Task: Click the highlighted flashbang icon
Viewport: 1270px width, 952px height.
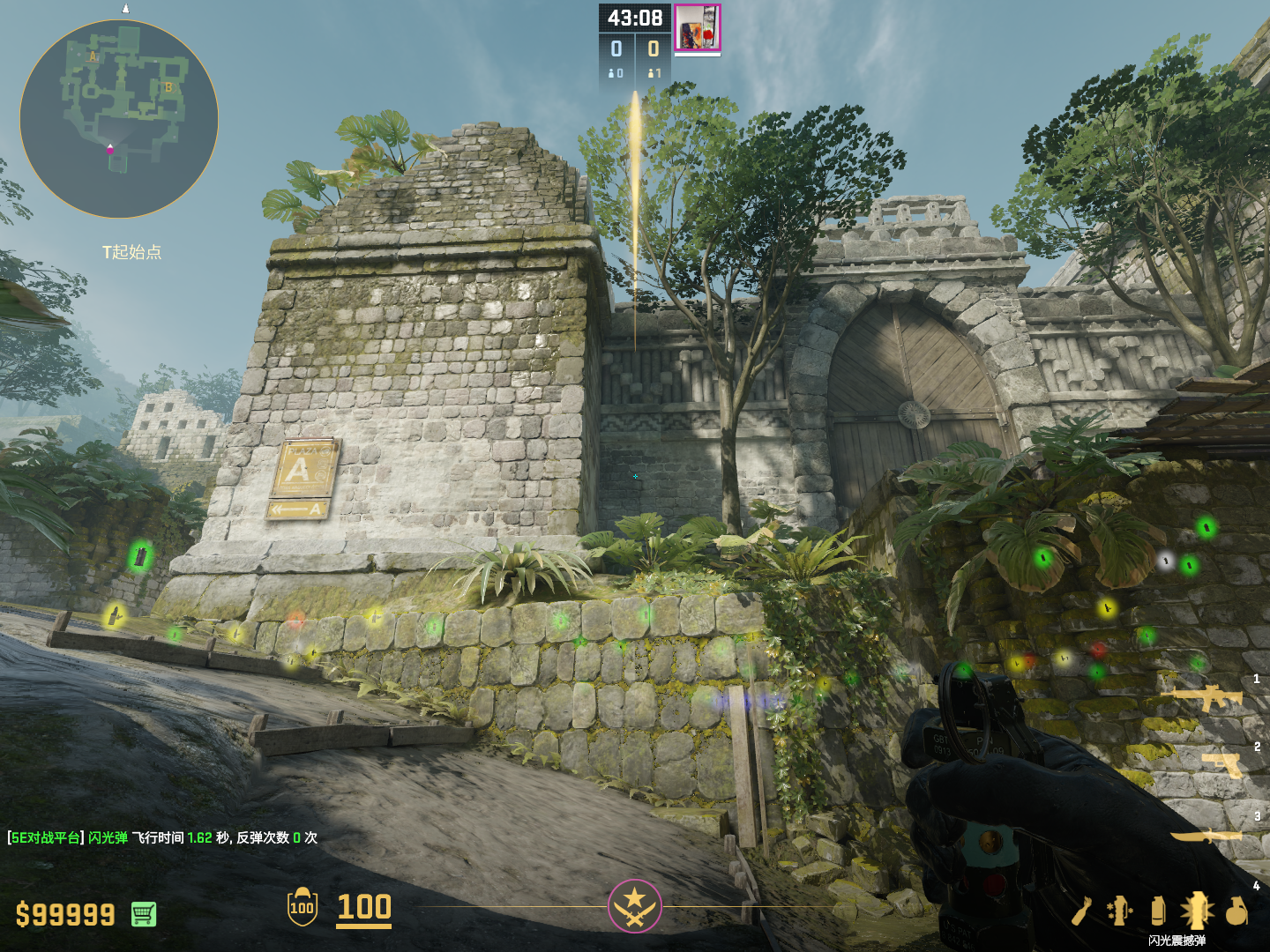Action: click(x=1197, y=911)
